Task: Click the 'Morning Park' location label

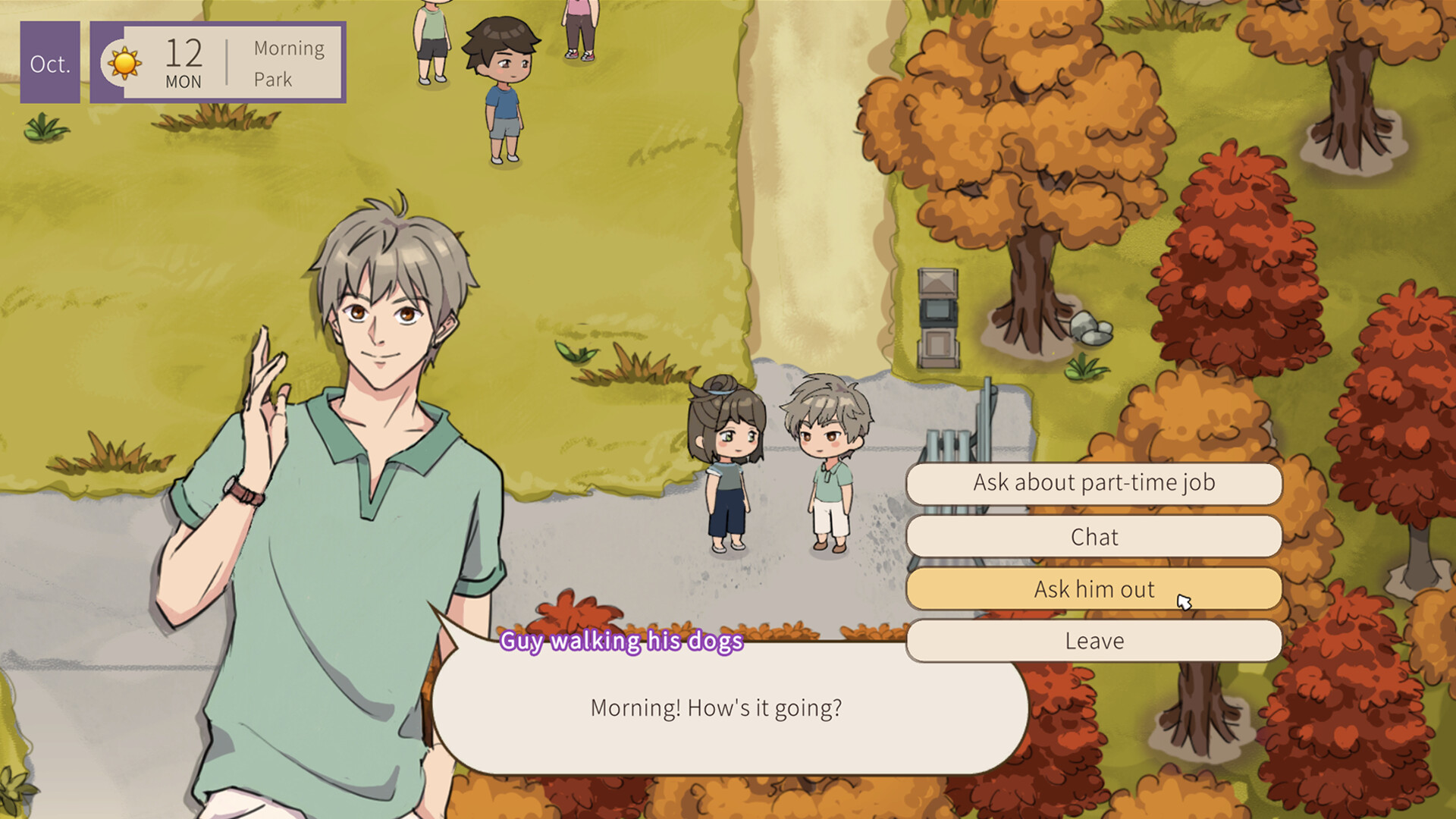Action: 287,62
